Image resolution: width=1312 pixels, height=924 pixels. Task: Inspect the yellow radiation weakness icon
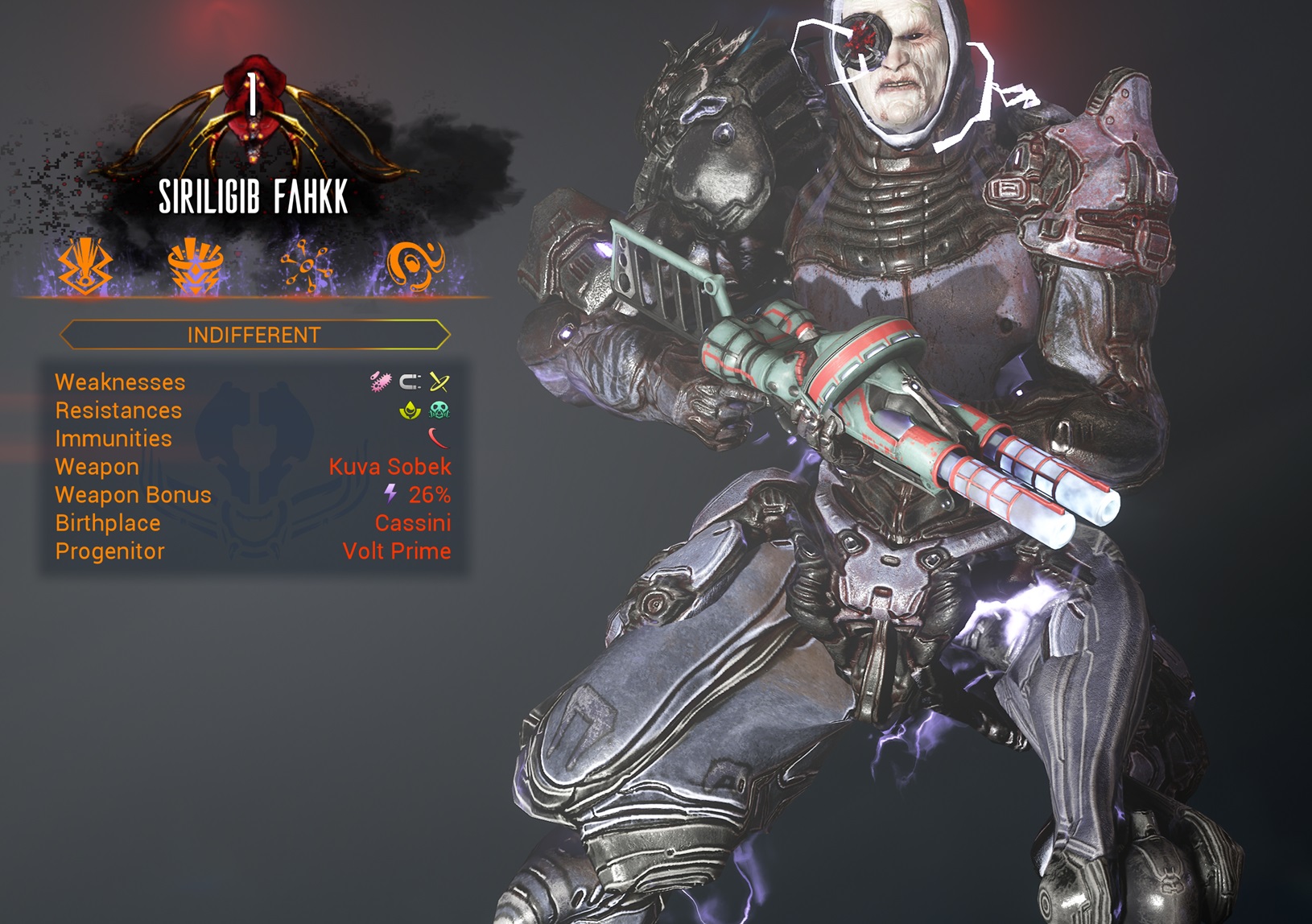pyautogui.click(x=439, y=382)
